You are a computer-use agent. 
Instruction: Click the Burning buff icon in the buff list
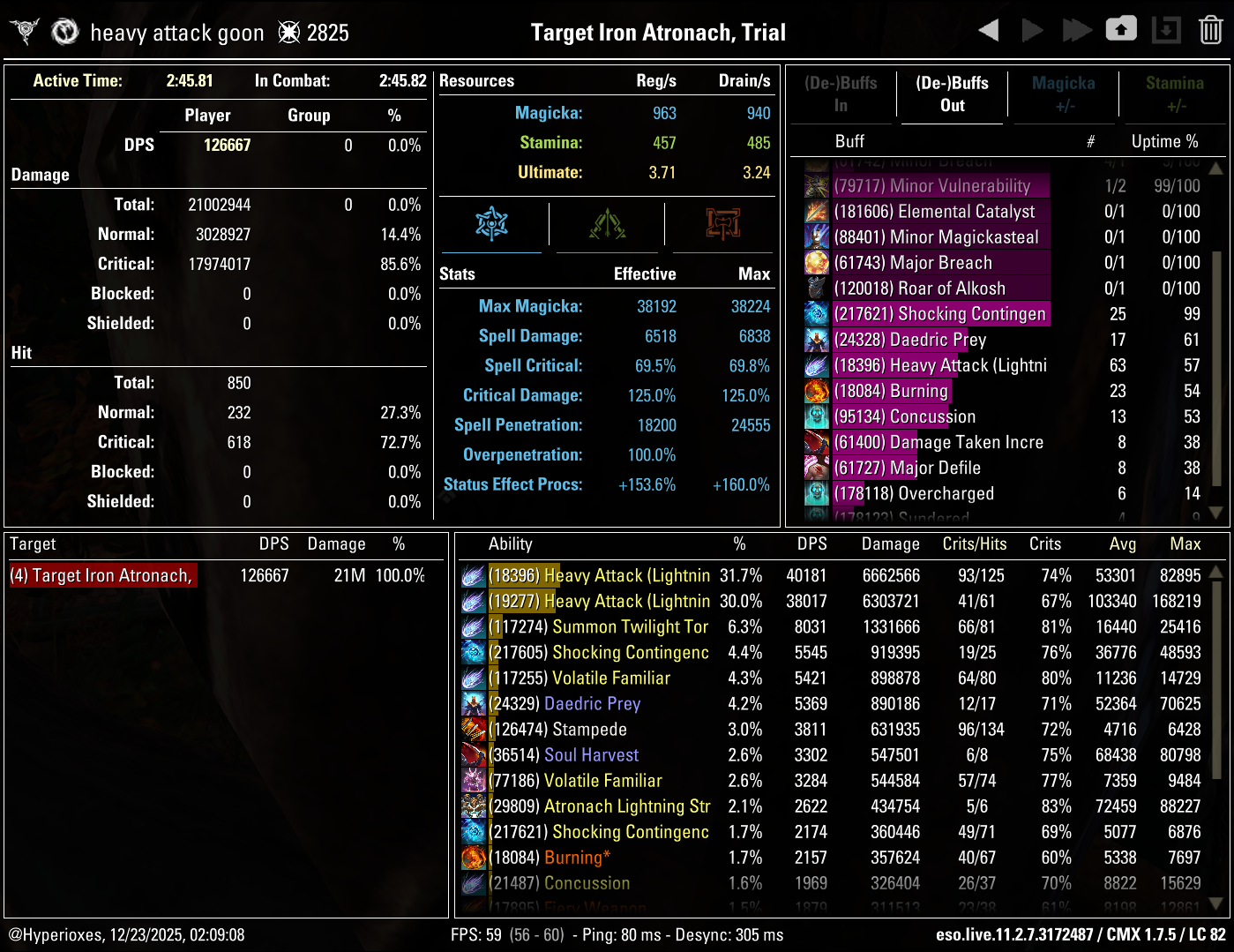pyautogui.click(x=816, y=391)
